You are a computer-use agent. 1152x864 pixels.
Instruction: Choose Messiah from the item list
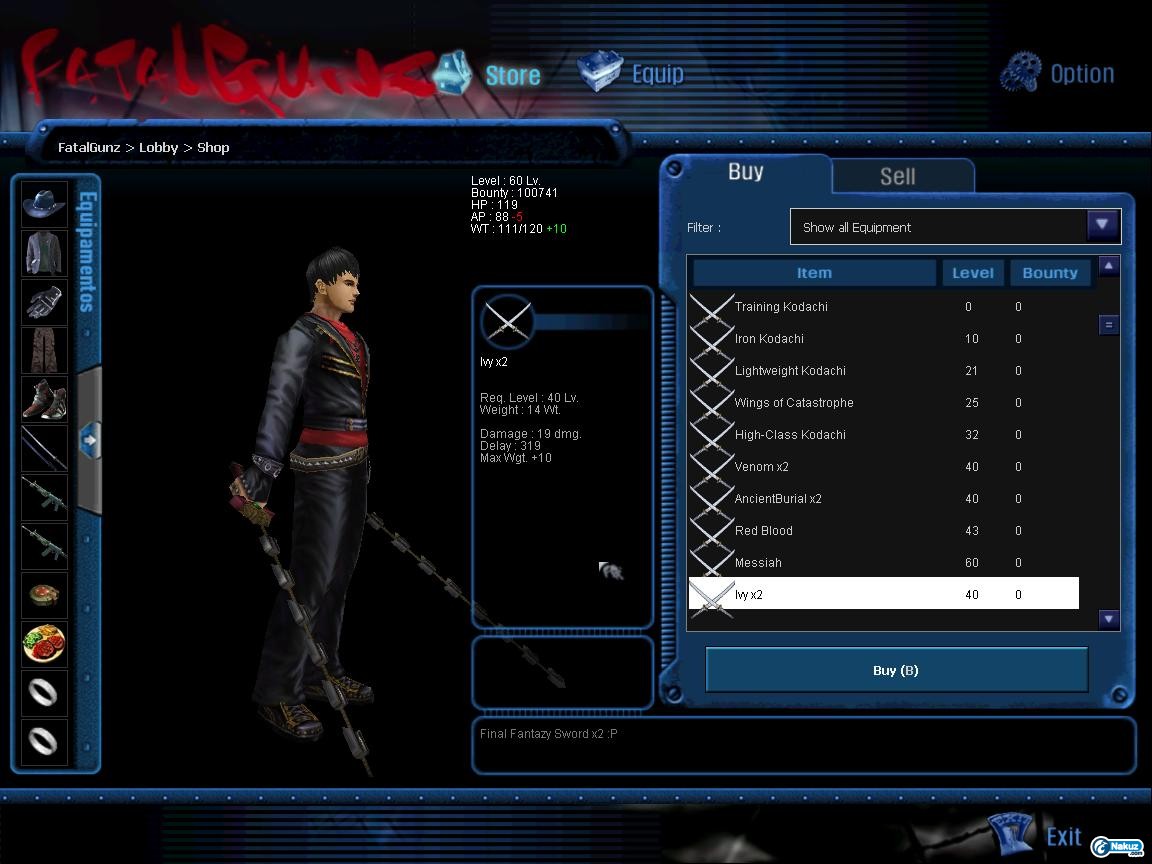pos(758,563)
